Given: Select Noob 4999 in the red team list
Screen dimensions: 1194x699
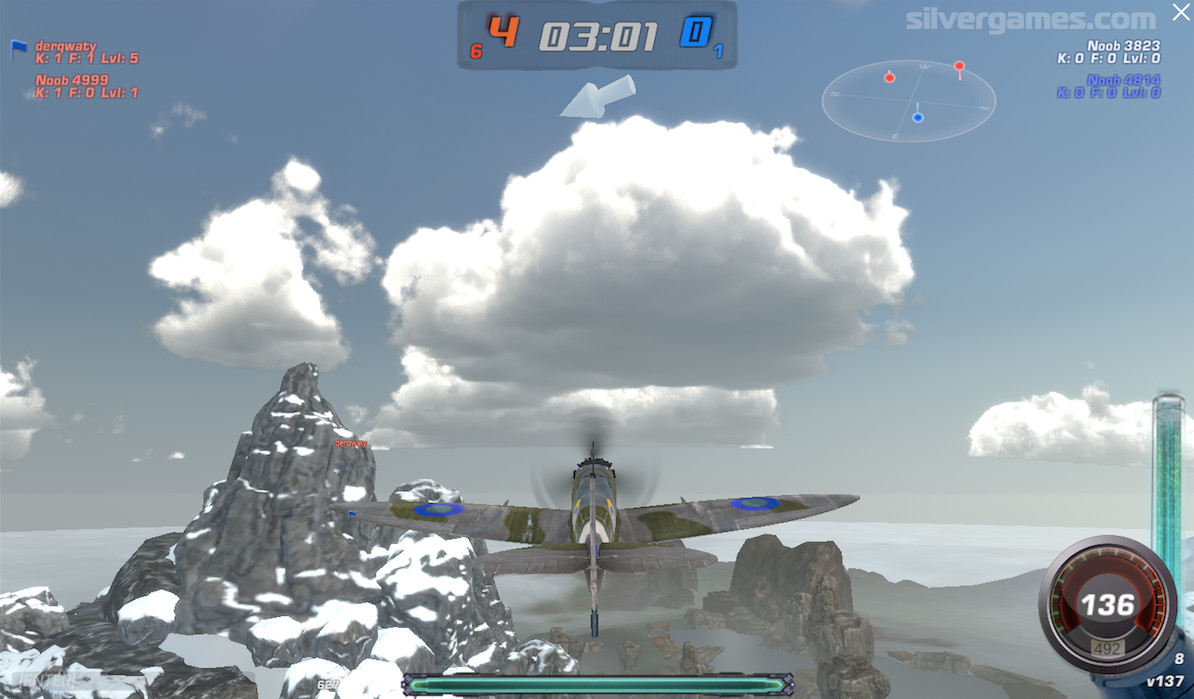Looking at the screenshot, I should tap(72, 80).
